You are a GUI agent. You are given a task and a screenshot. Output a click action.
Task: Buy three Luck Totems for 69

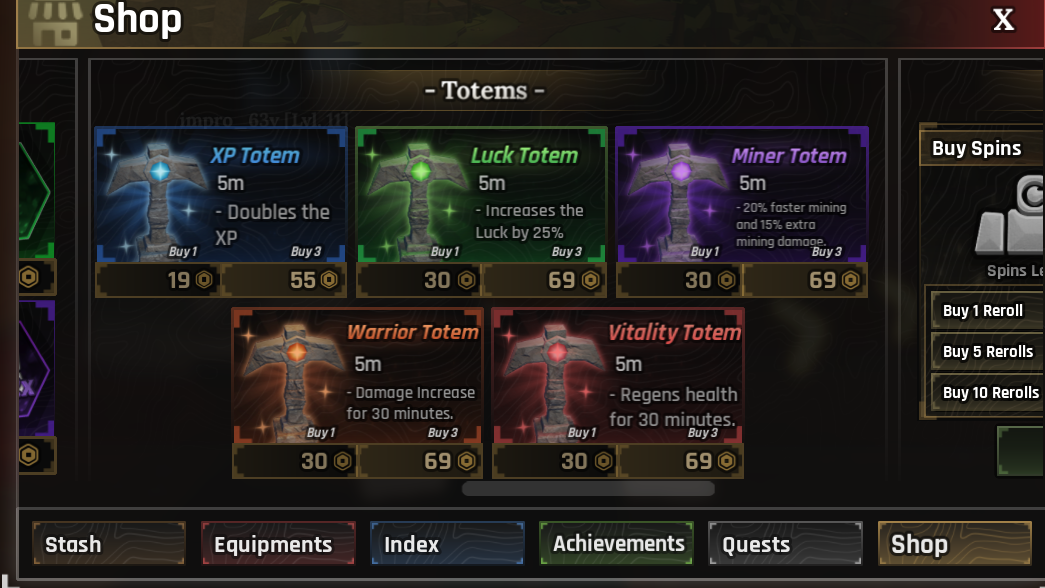(544, 280)
